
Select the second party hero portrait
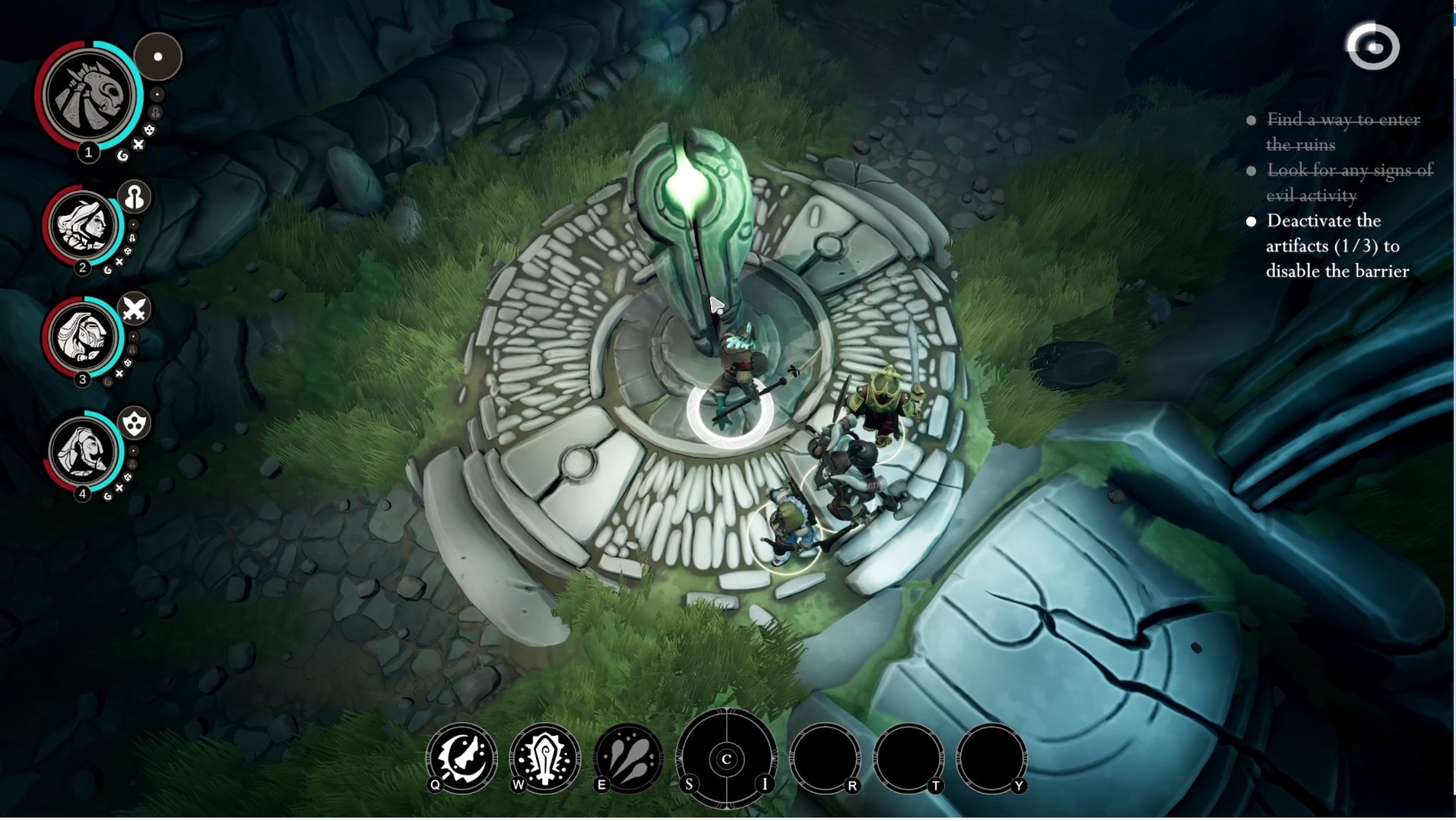pos(83,225)
